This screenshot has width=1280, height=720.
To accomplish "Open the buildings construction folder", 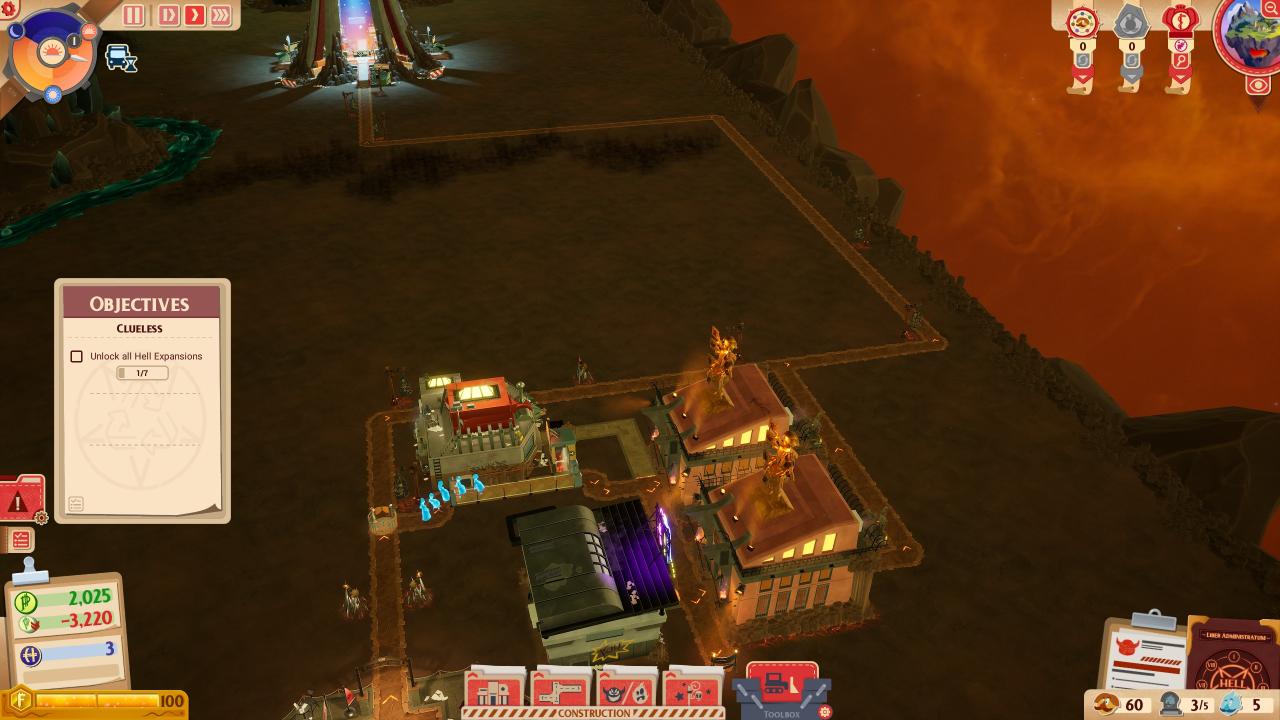I will coord(494,691).
